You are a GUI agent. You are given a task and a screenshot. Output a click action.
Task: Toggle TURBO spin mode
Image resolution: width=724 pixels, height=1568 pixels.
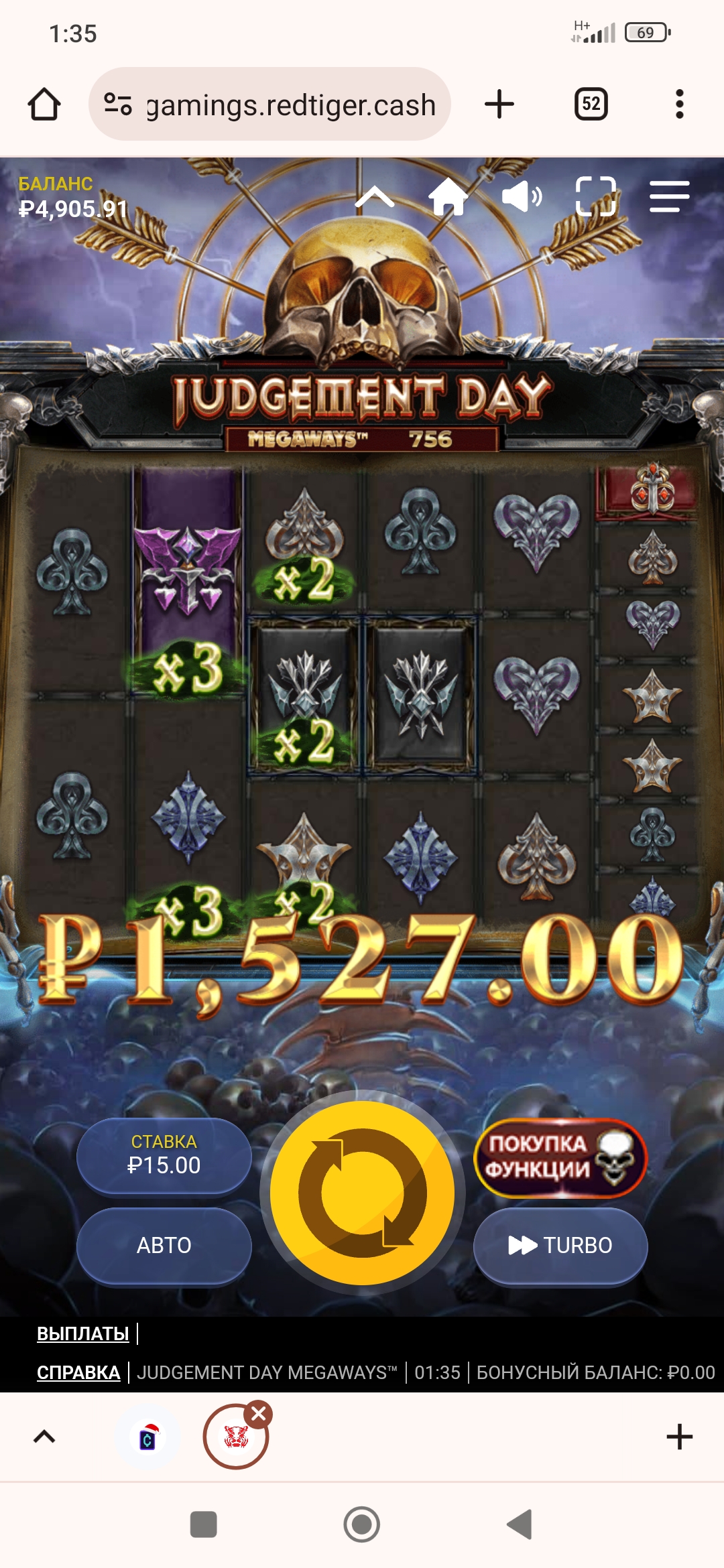point(560,1245)
